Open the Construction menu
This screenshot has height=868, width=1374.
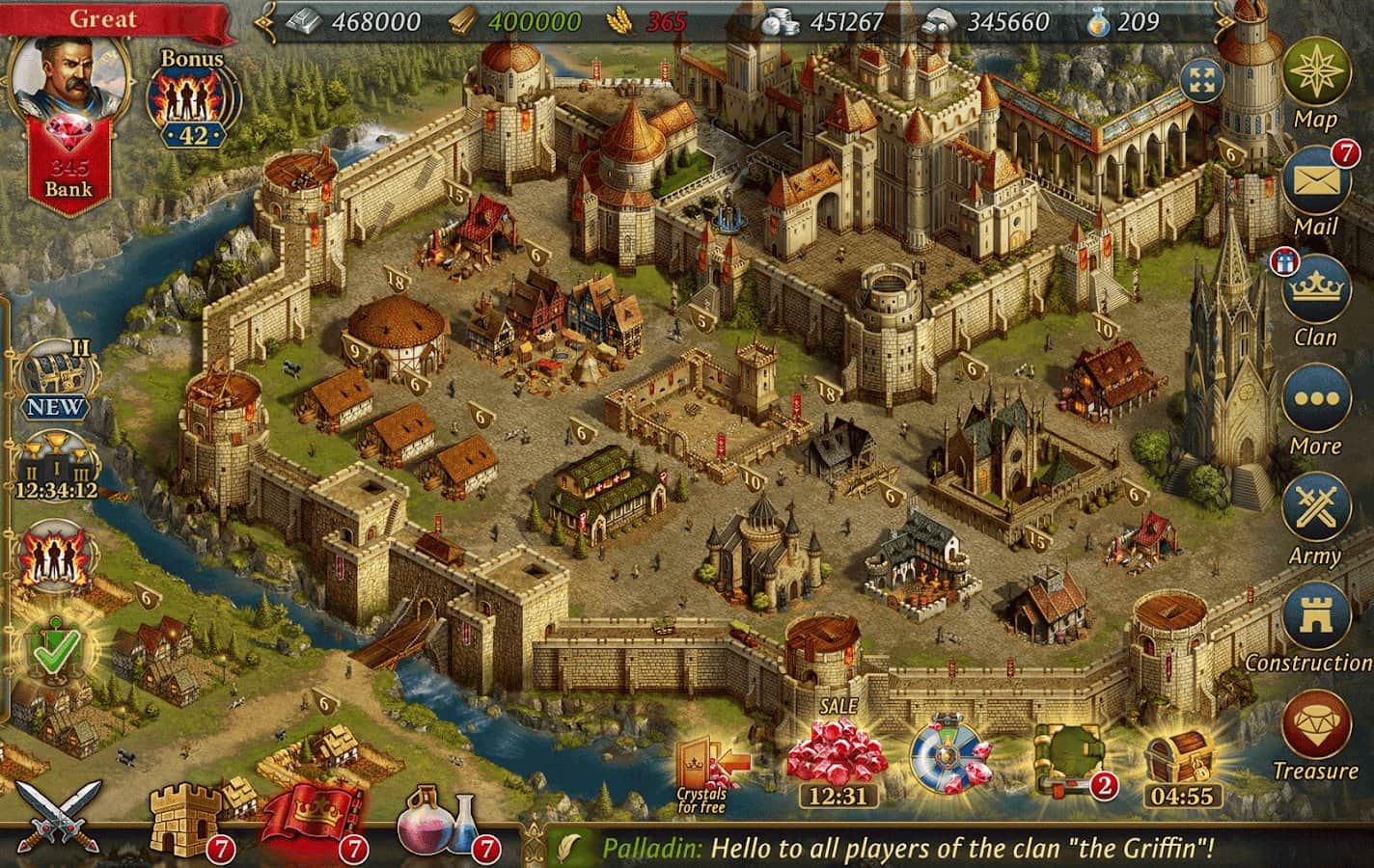1316,619
